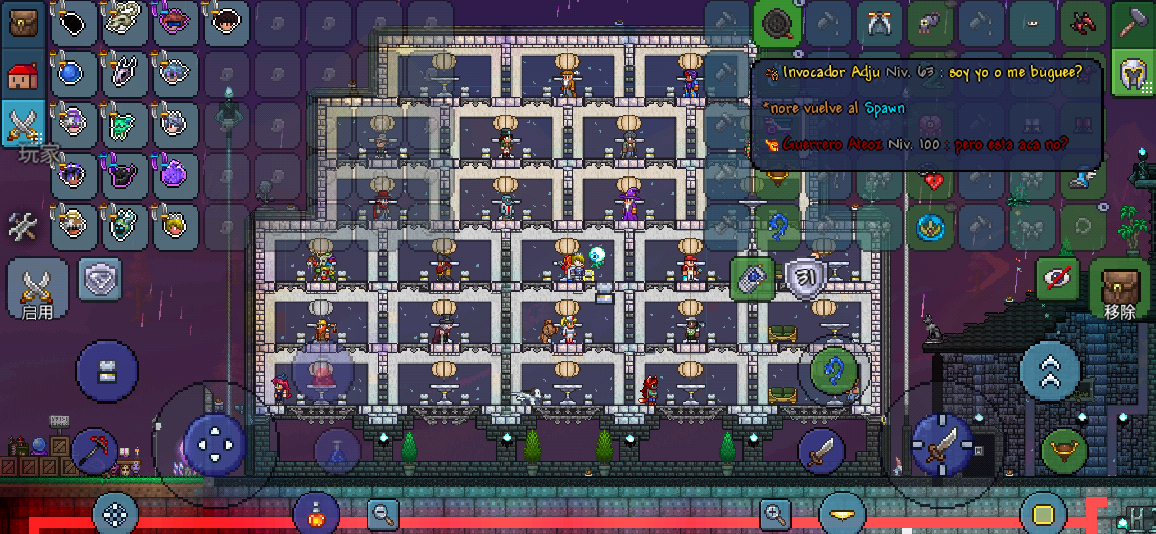Tap the cell phone item button

pos(752,279)
